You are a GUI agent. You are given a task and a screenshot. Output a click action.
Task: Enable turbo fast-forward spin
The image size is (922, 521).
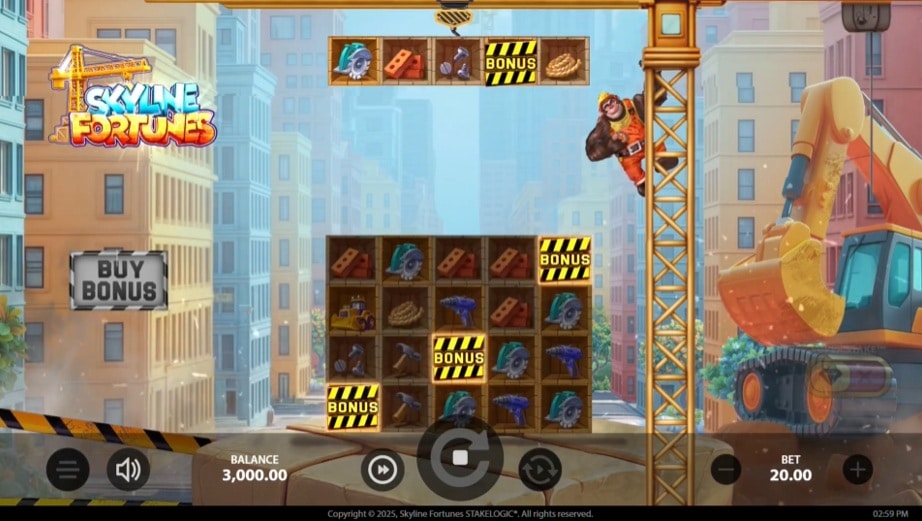(382, 469)
